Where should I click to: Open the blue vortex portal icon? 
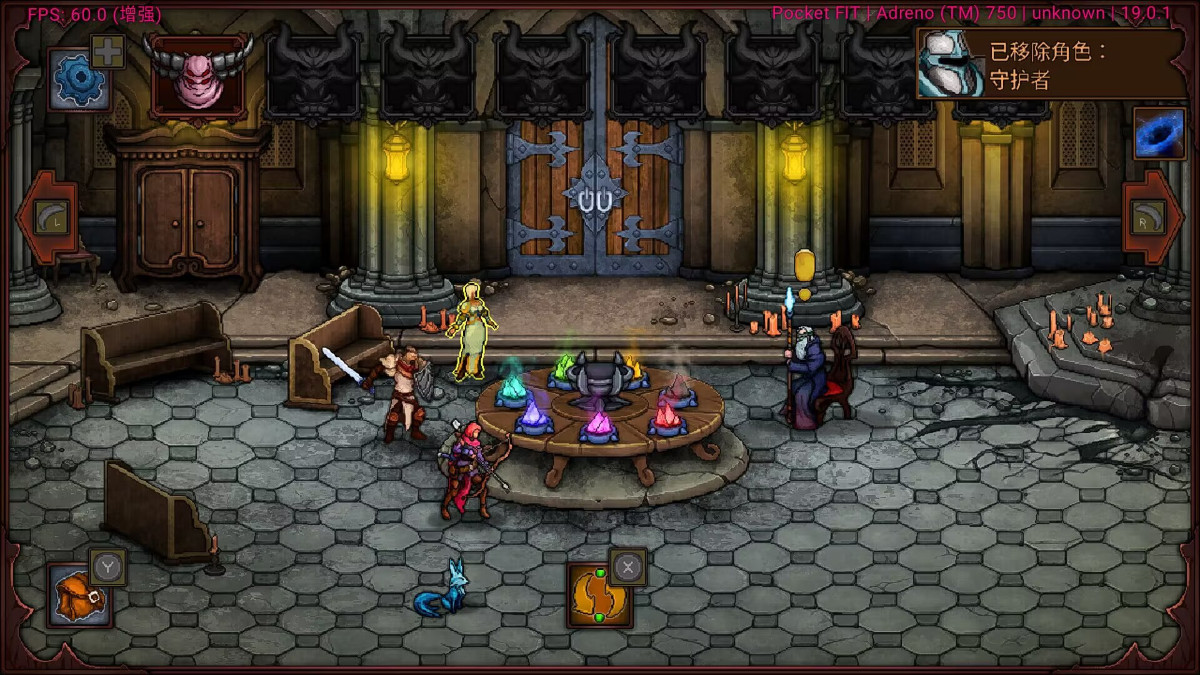point(1159,133)
